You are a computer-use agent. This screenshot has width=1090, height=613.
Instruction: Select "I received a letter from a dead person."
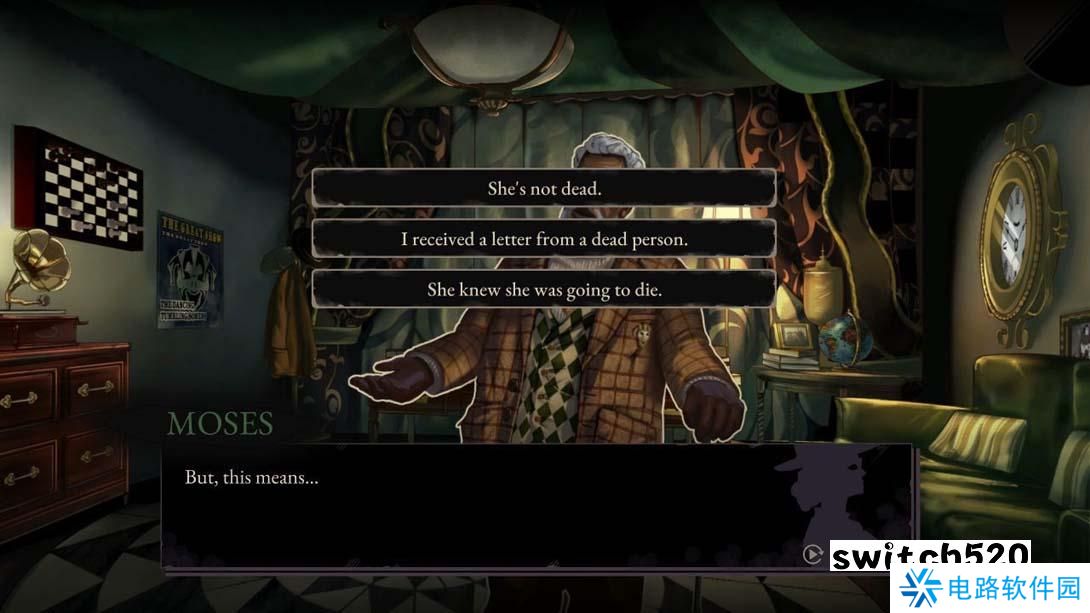click(x=544, y=239)
